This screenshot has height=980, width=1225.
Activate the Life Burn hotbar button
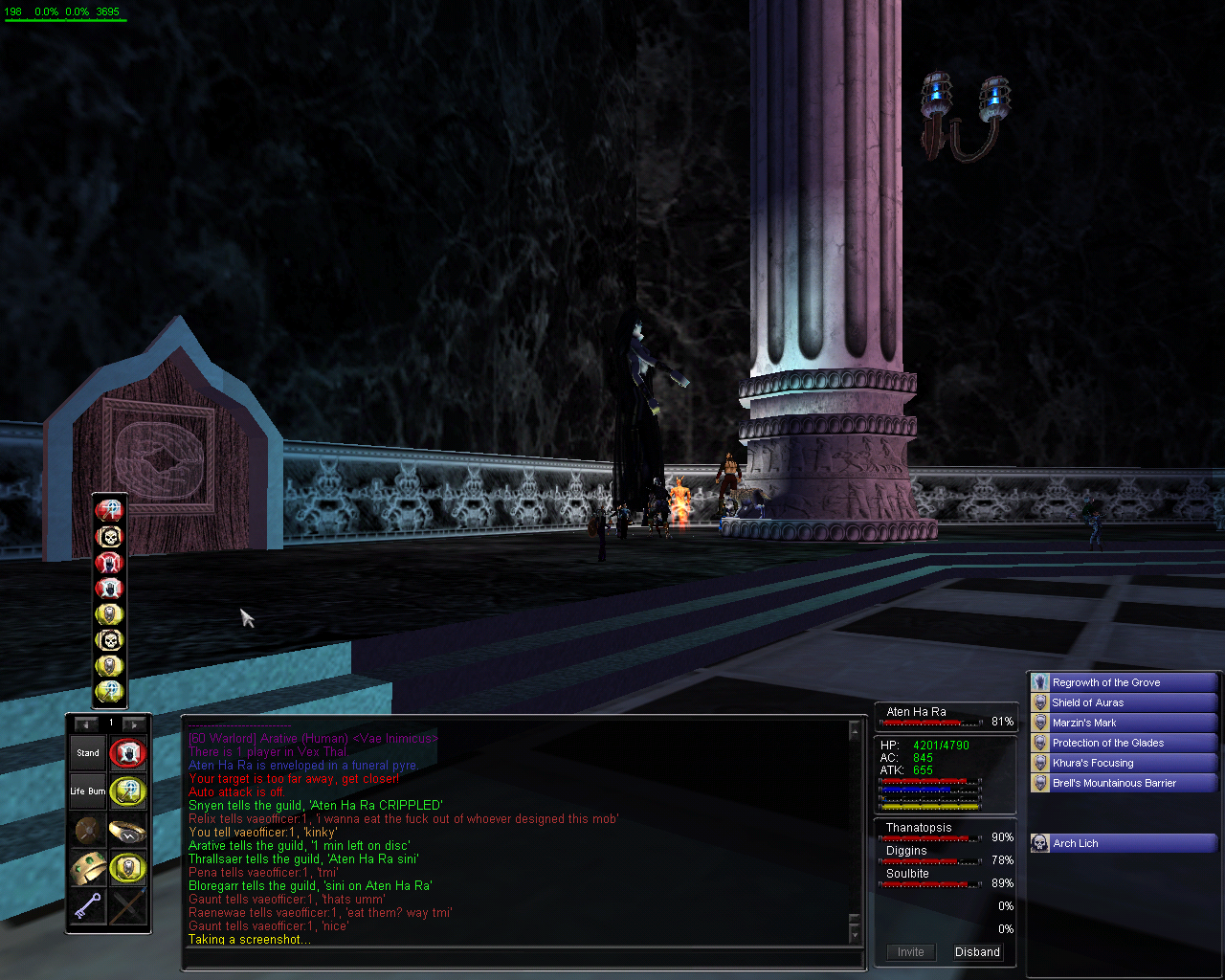[x=88, y=791]
